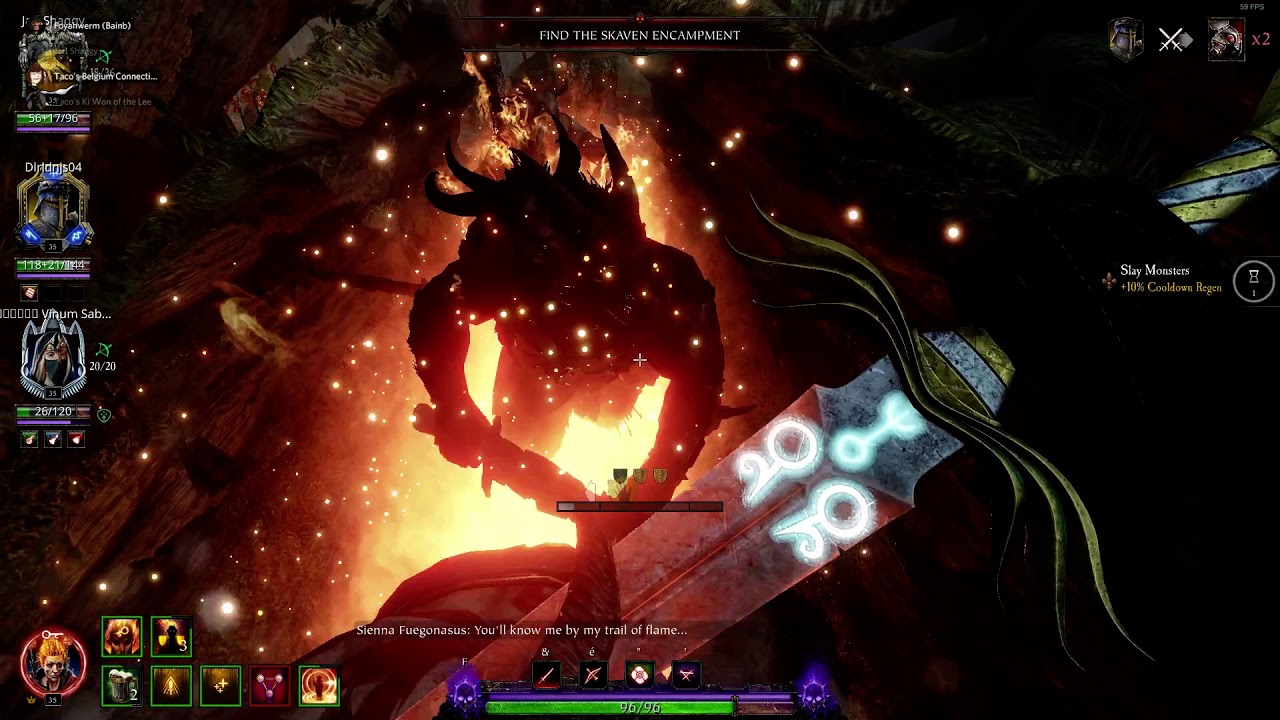Click the purple skull career ability icon
This screenshot has width=1280, height=720.
pyautogui.click(x=465, y=691)
